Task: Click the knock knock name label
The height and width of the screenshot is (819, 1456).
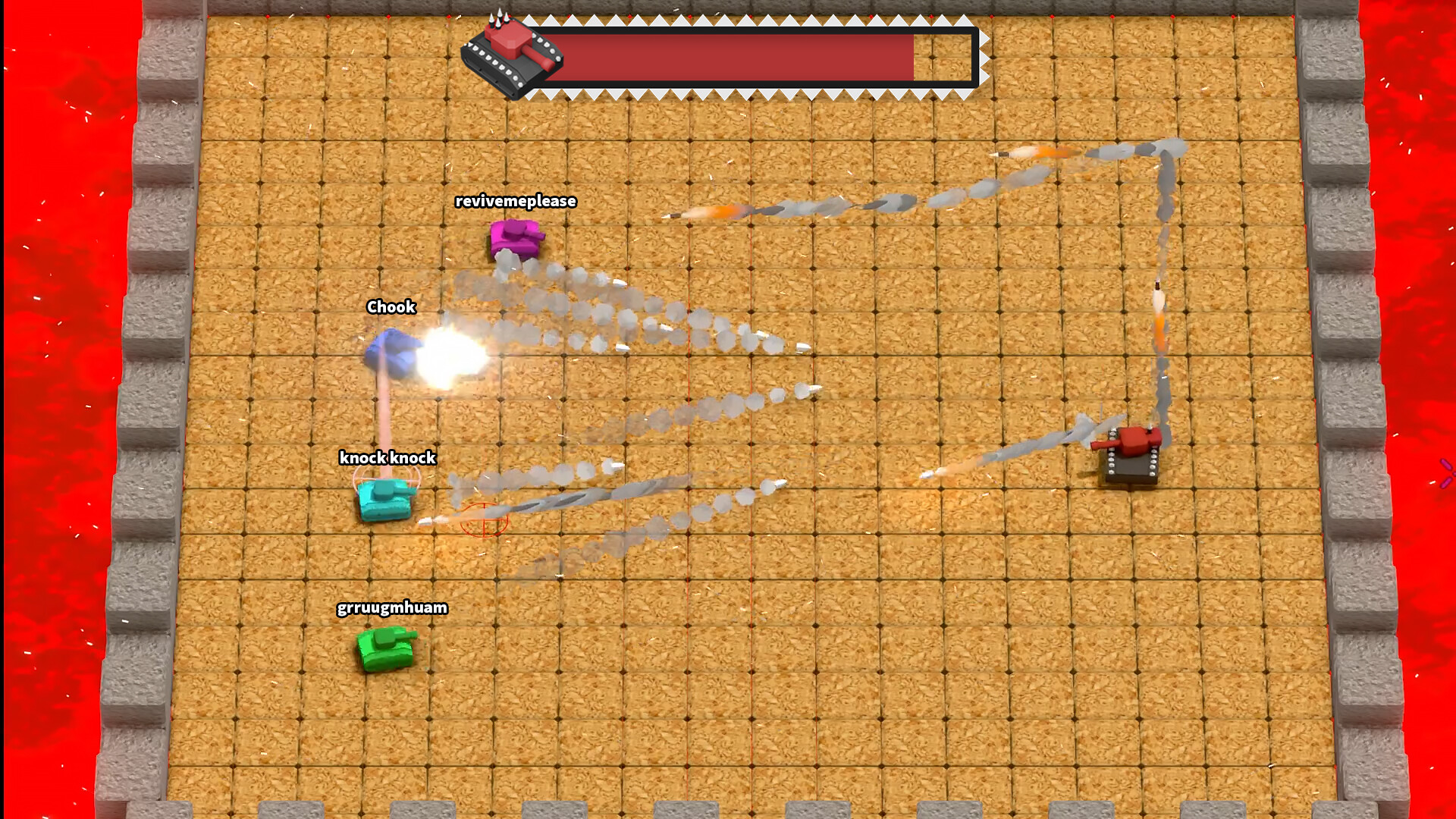Action: click(x=388, y=458)
